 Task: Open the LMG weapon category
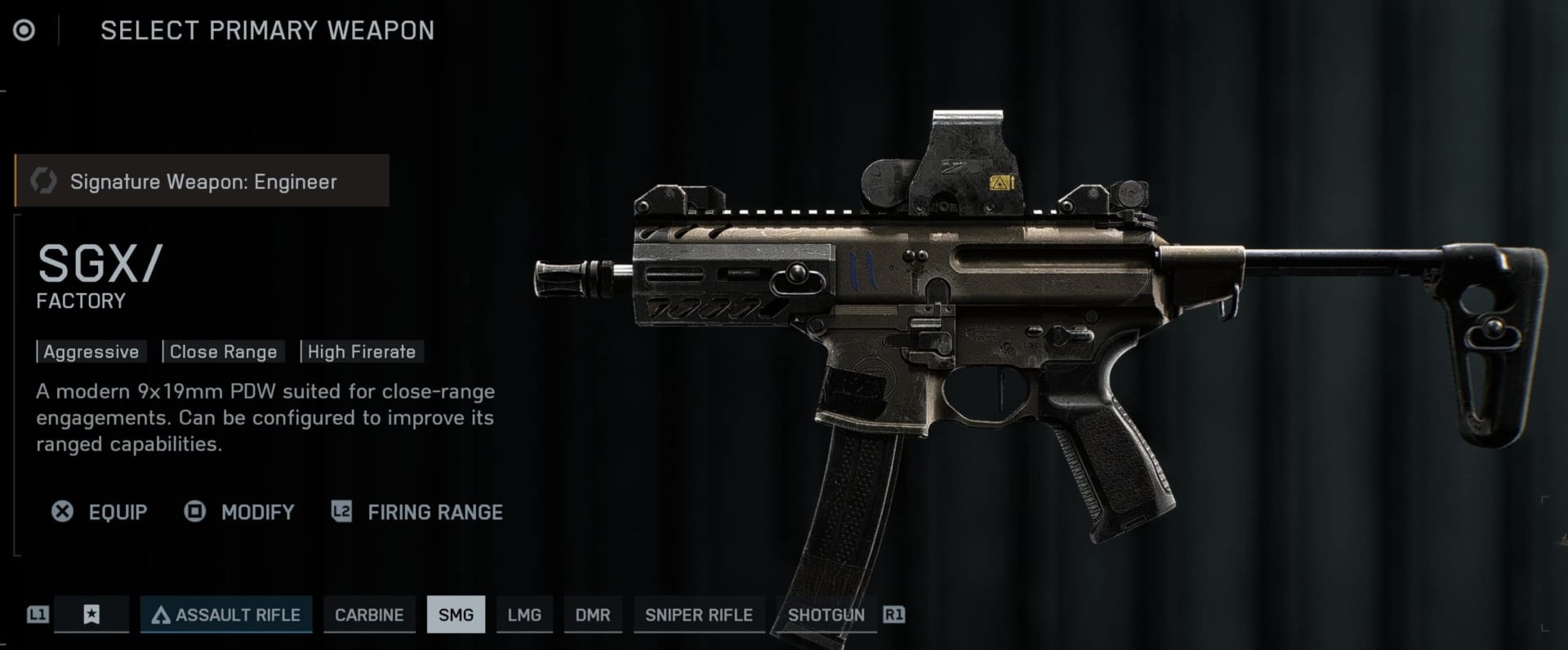524,615
